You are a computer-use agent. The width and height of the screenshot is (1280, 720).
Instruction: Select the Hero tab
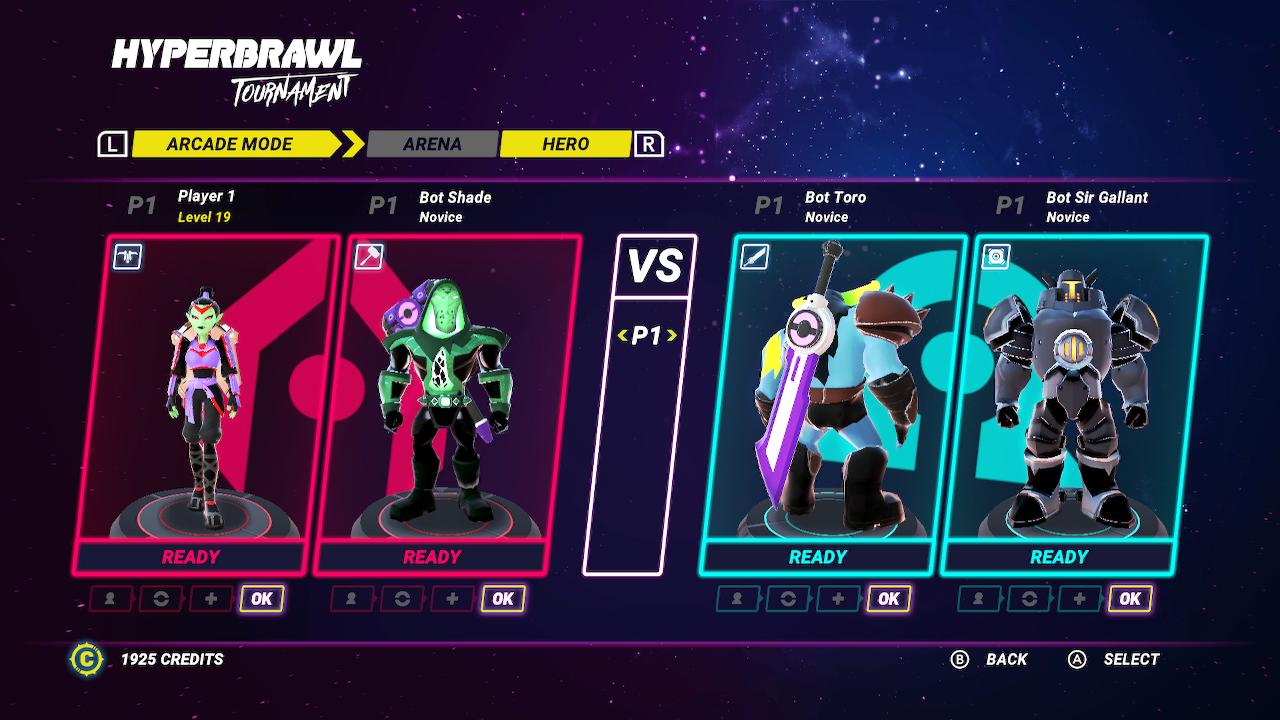pyautogui.click(x=565, y=144)
